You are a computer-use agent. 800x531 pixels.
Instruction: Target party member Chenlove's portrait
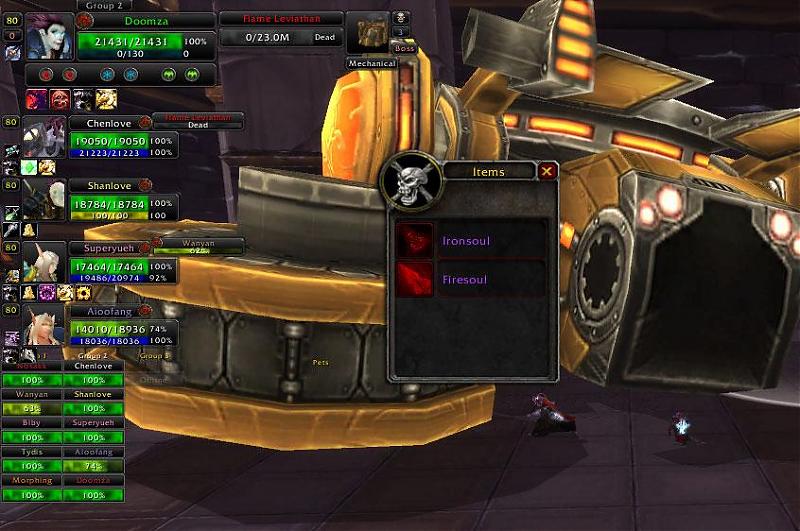[43, 140]
